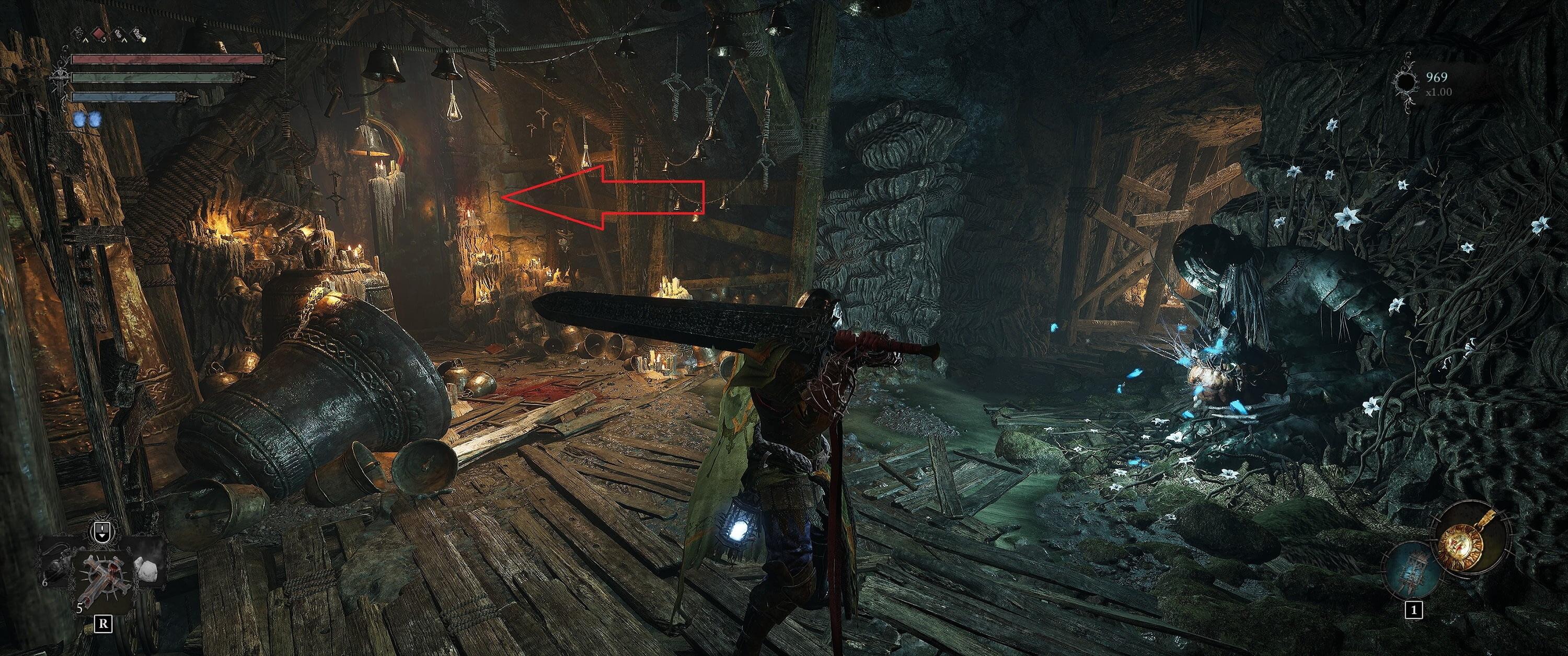Click the leftmost status effect icon

[x=80, y=33]
